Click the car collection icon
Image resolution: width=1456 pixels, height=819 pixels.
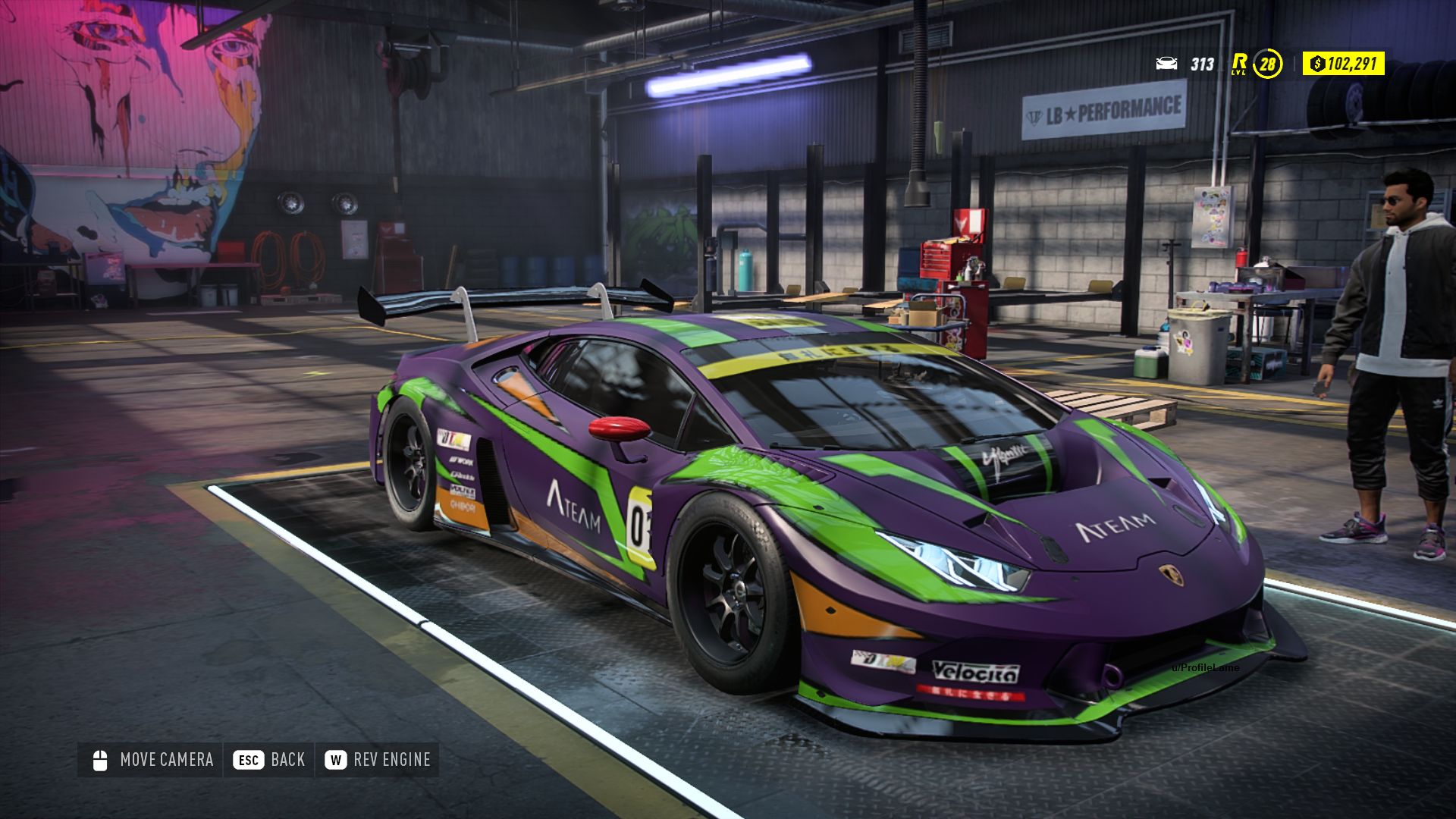coord(1168,64)
